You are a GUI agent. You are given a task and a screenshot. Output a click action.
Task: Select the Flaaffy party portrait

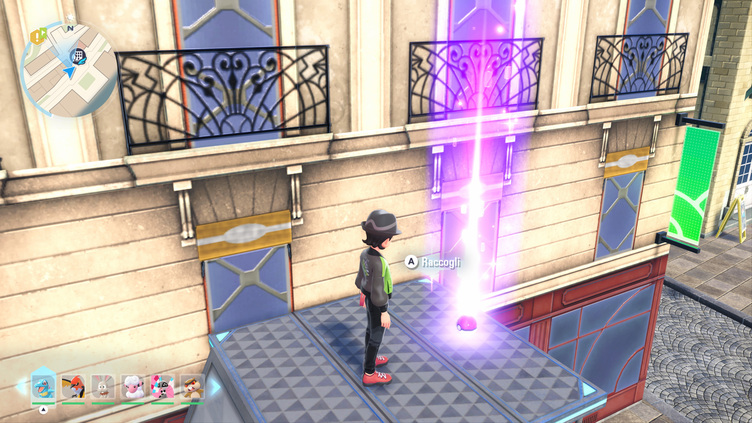click(132, 386)
